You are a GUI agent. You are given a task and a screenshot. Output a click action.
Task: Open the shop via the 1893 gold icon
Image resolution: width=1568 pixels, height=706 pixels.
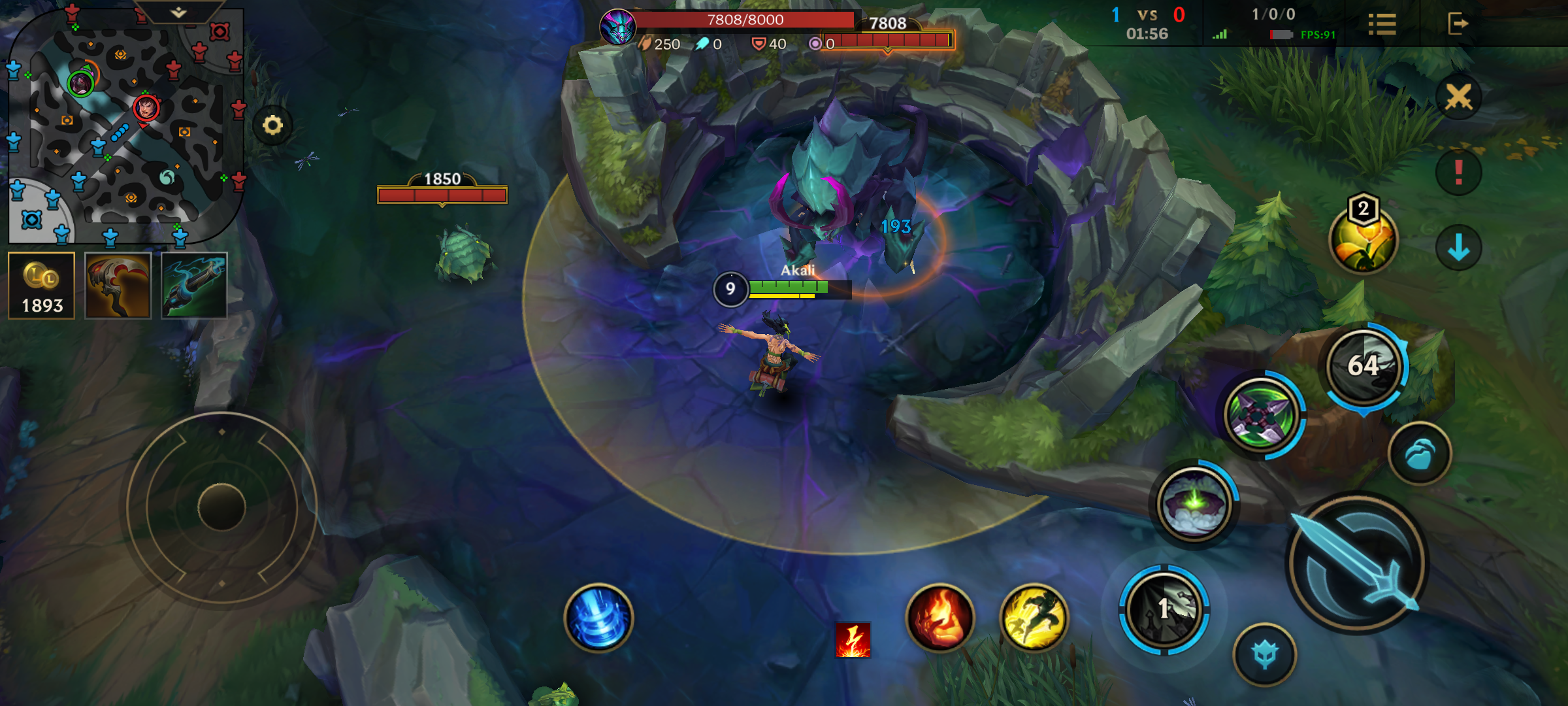(x=41, y=284)
